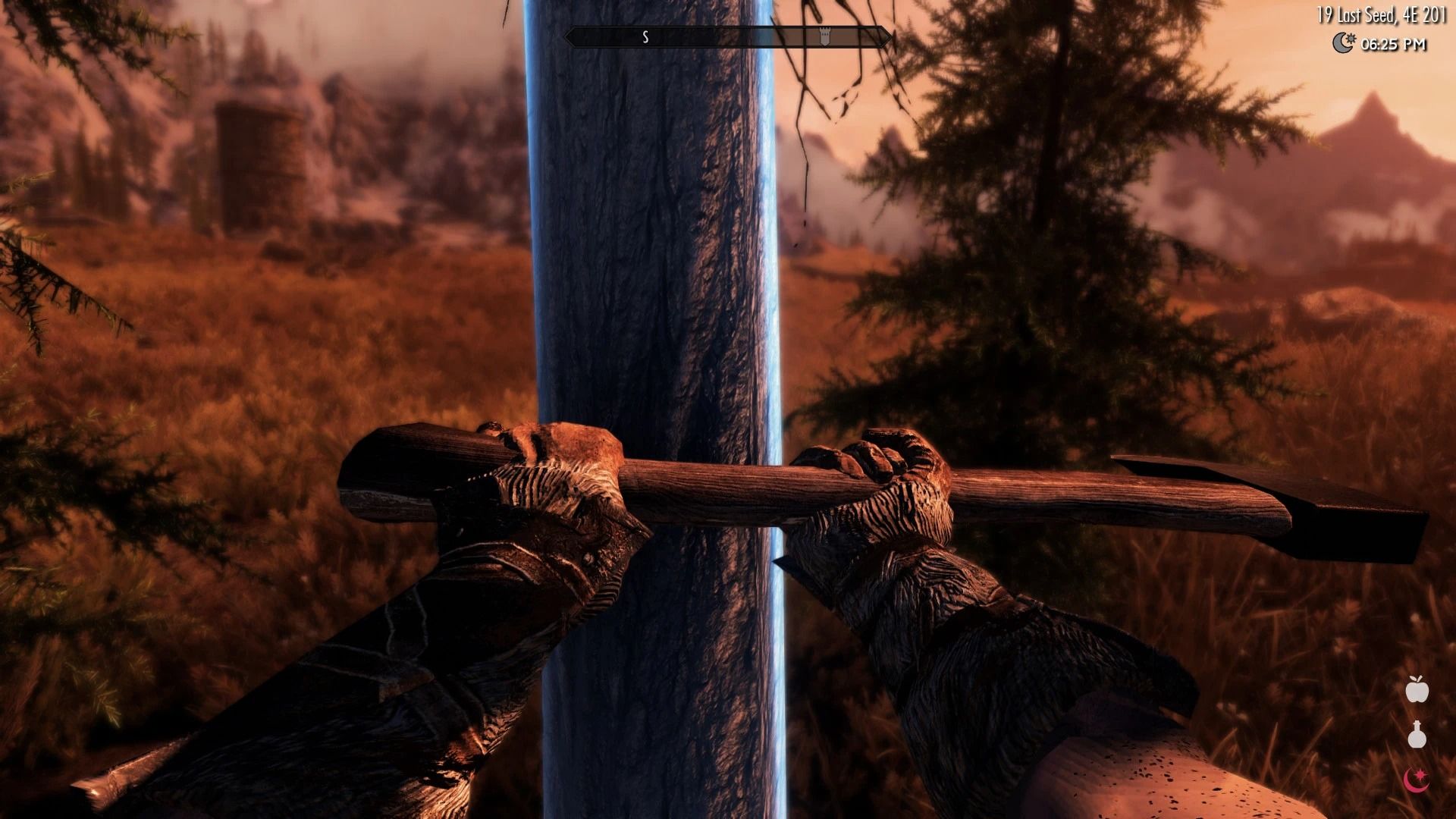Click the middle of the compass bar track
Screen dimensions: 1456x819
(728, 36)
